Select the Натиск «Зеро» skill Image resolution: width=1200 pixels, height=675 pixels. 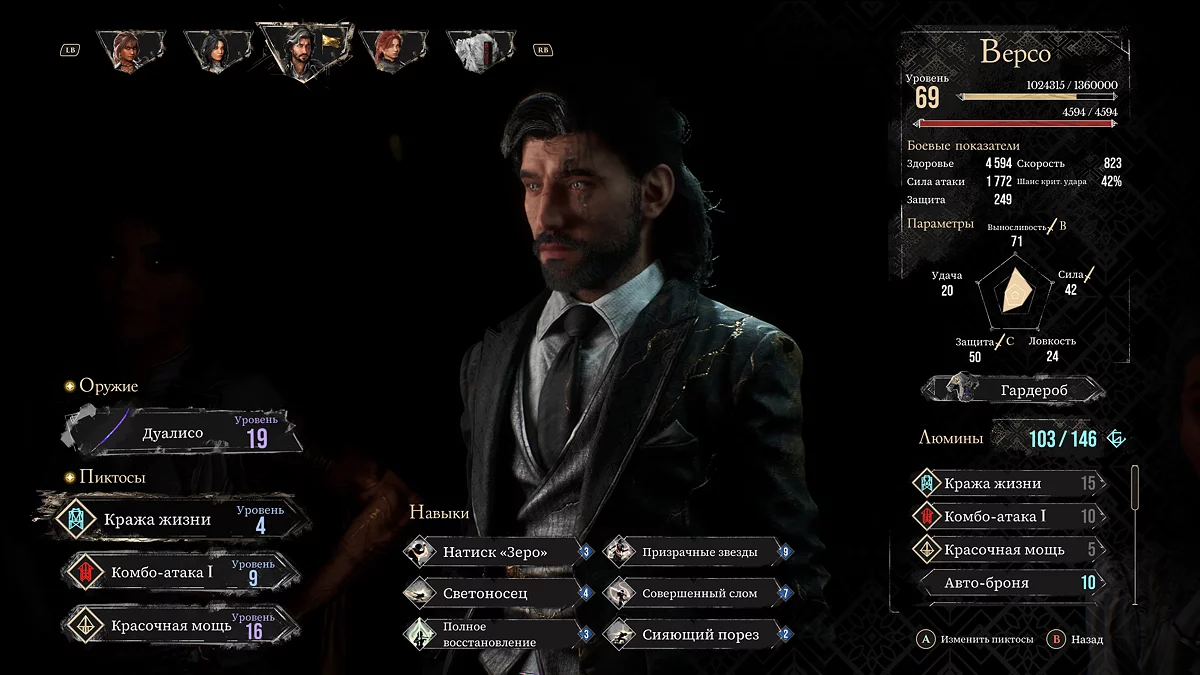point(497,551)
